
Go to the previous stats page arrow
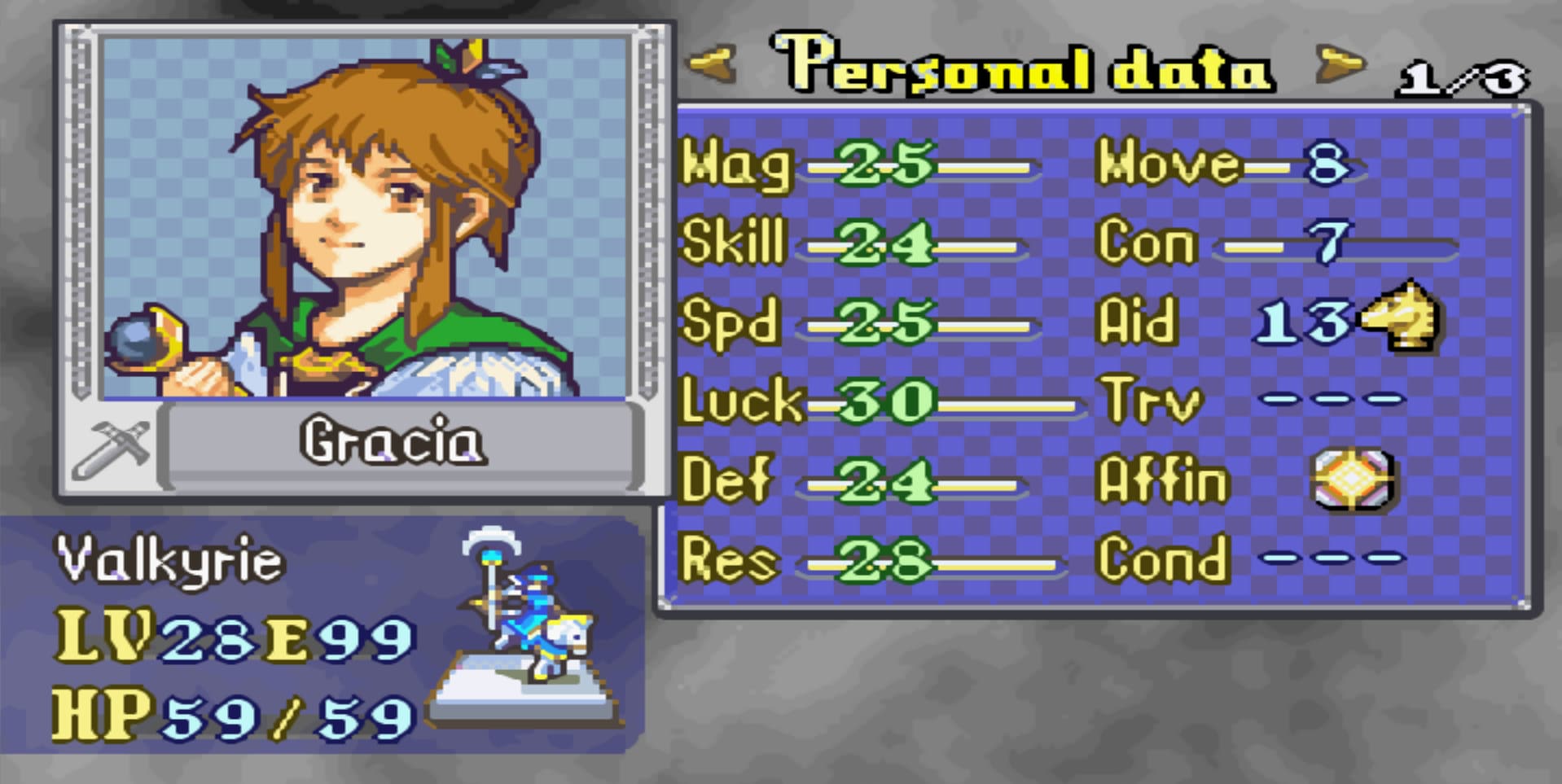[x=711, y=64]
